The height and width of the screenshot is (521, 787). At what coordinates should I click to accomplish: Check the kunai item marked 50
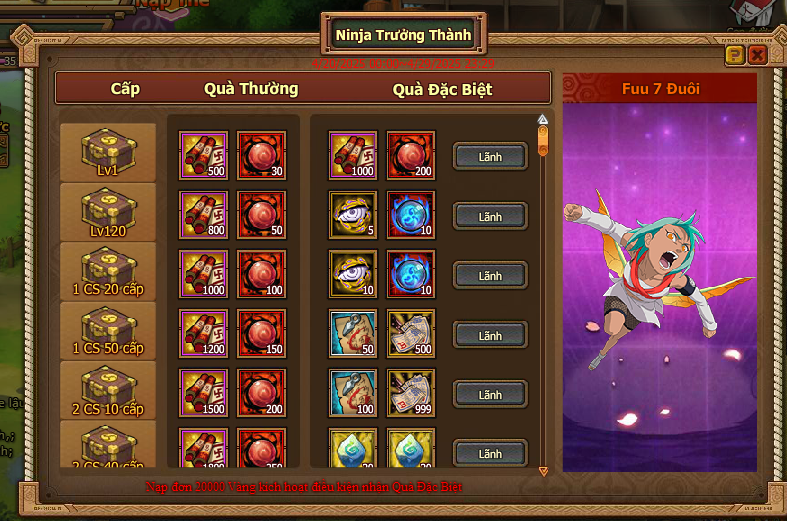pos(353,335)
